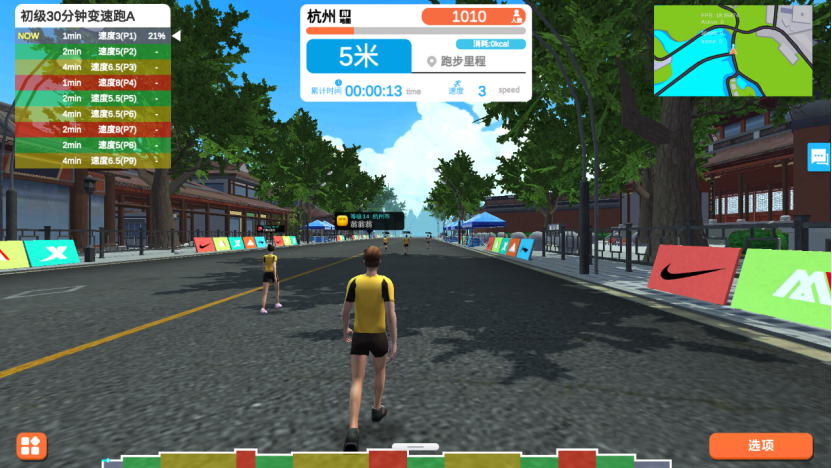The image size is (832, 468).
Task: Open the blue chat bubble panel
Action: (819, 157)
